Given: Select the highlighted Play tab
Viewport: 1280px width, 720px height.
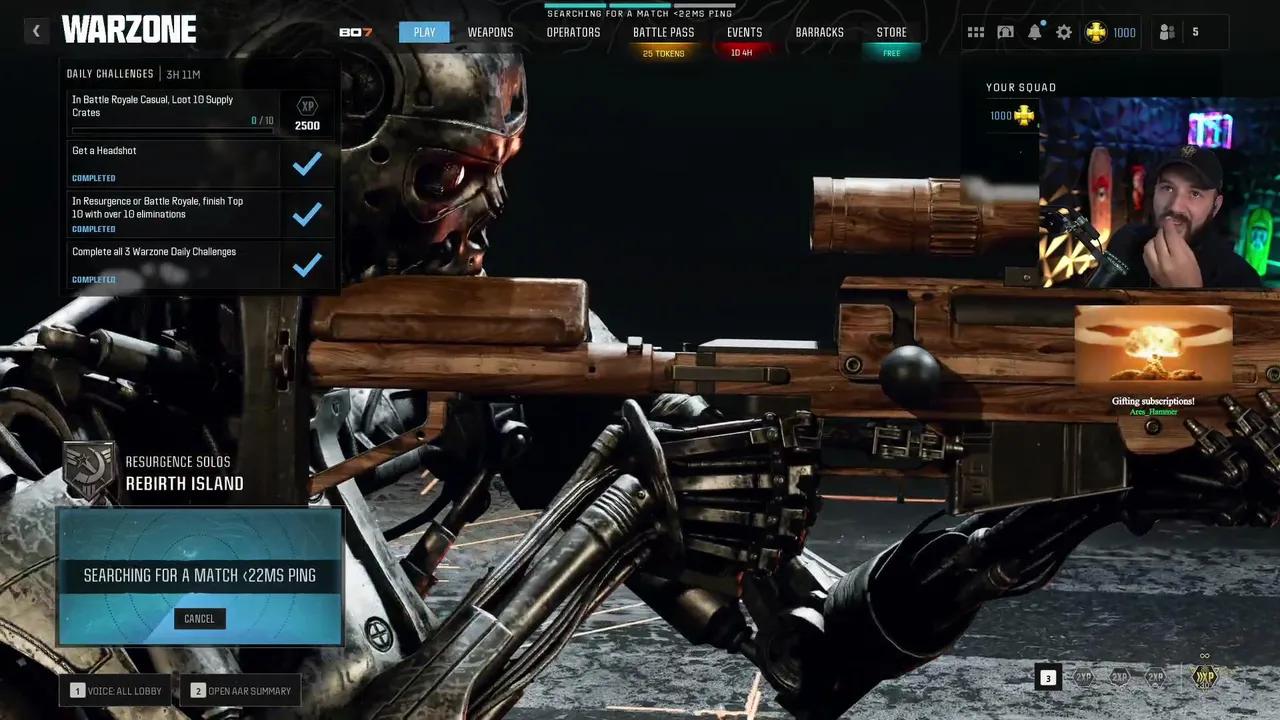Looking at the screenshot, I should pyautogui.click(x=424, y=32).
